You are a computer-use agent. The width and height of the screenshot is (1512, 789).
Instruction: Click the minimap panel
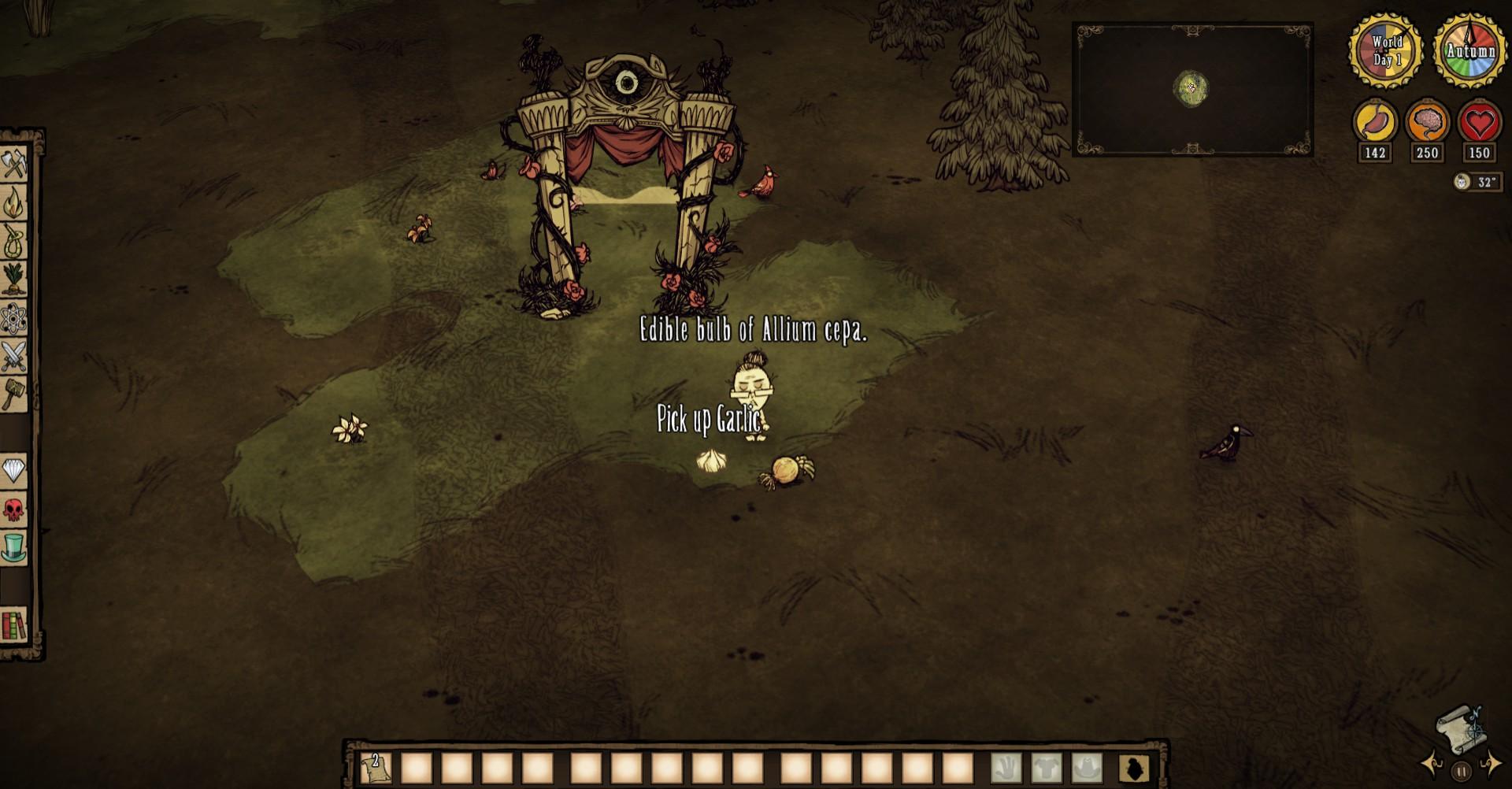[1191, 89]
